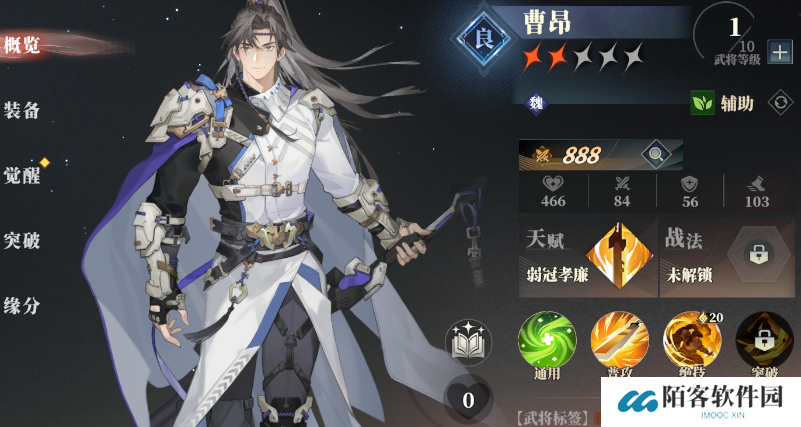Viewport: 801px width, 427px height.
Task: Inspect combat power details with the magnifier
Action: click(656, 154)
